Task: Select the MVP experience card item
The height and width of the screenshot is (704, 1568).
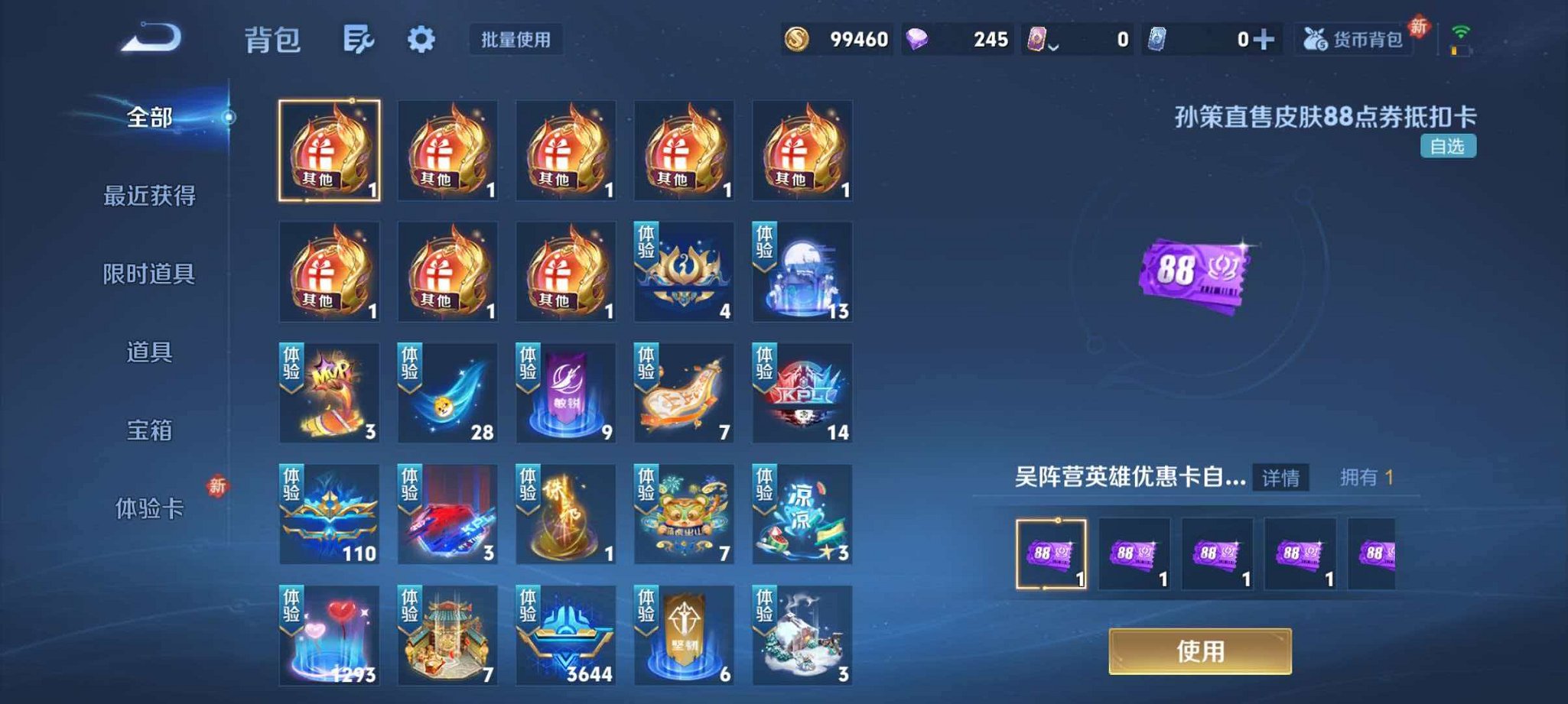Action: point(329,394)
